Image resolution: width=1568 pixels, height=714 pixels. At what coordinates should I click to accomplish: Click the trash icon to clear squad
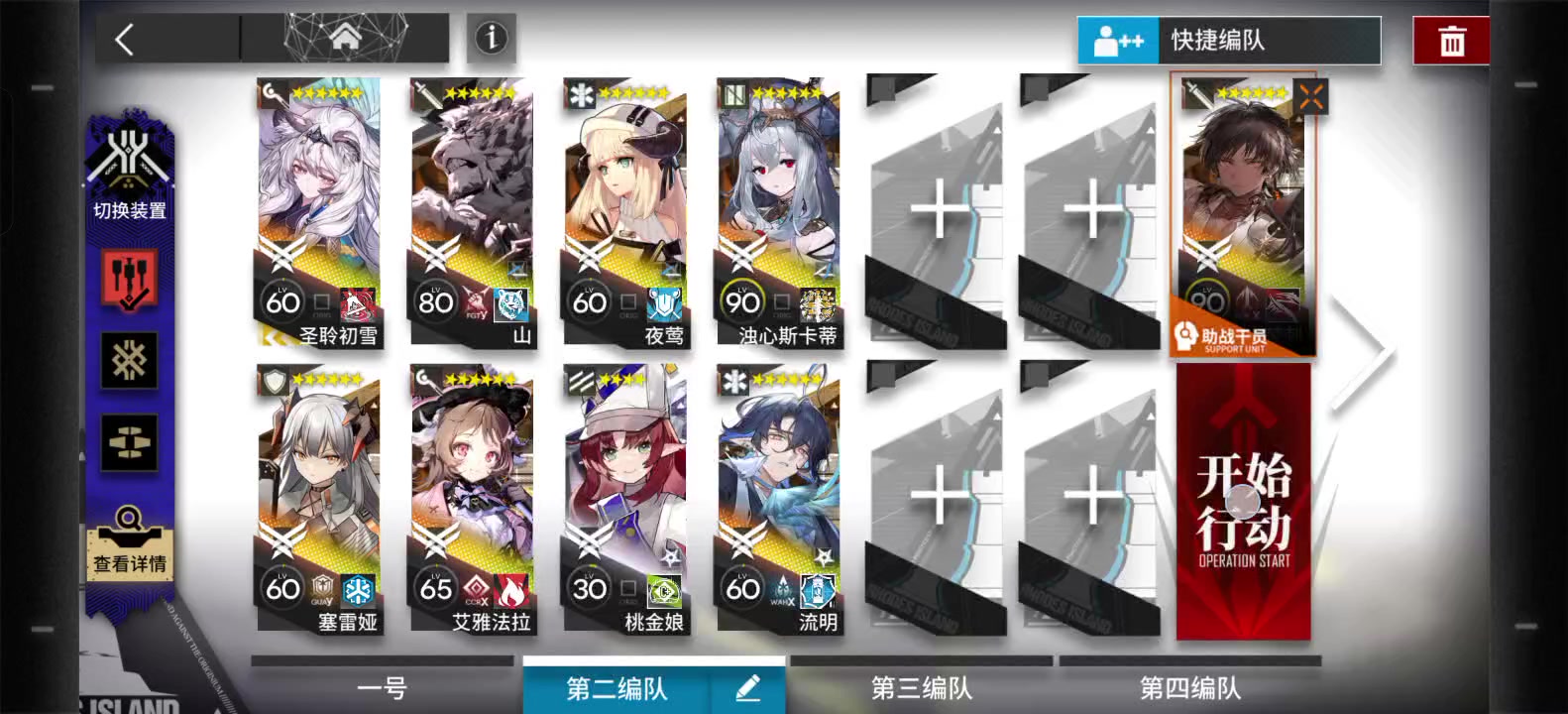tap(1450, 41)
